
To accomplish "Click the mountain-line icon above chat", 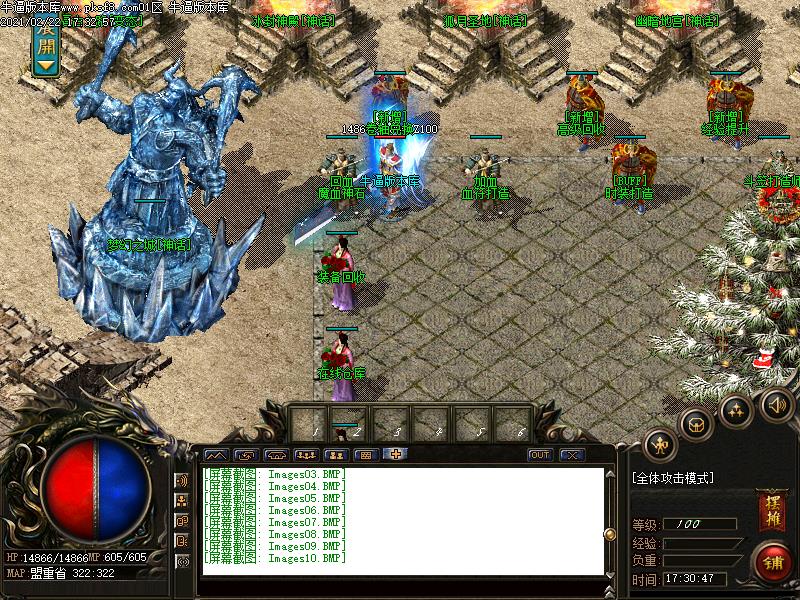I will [216, 455].
